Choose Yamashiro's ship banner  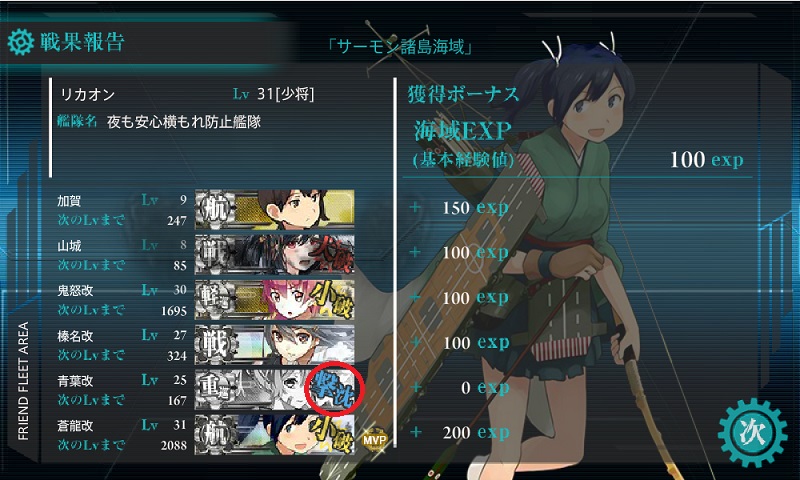coord(275,253)
